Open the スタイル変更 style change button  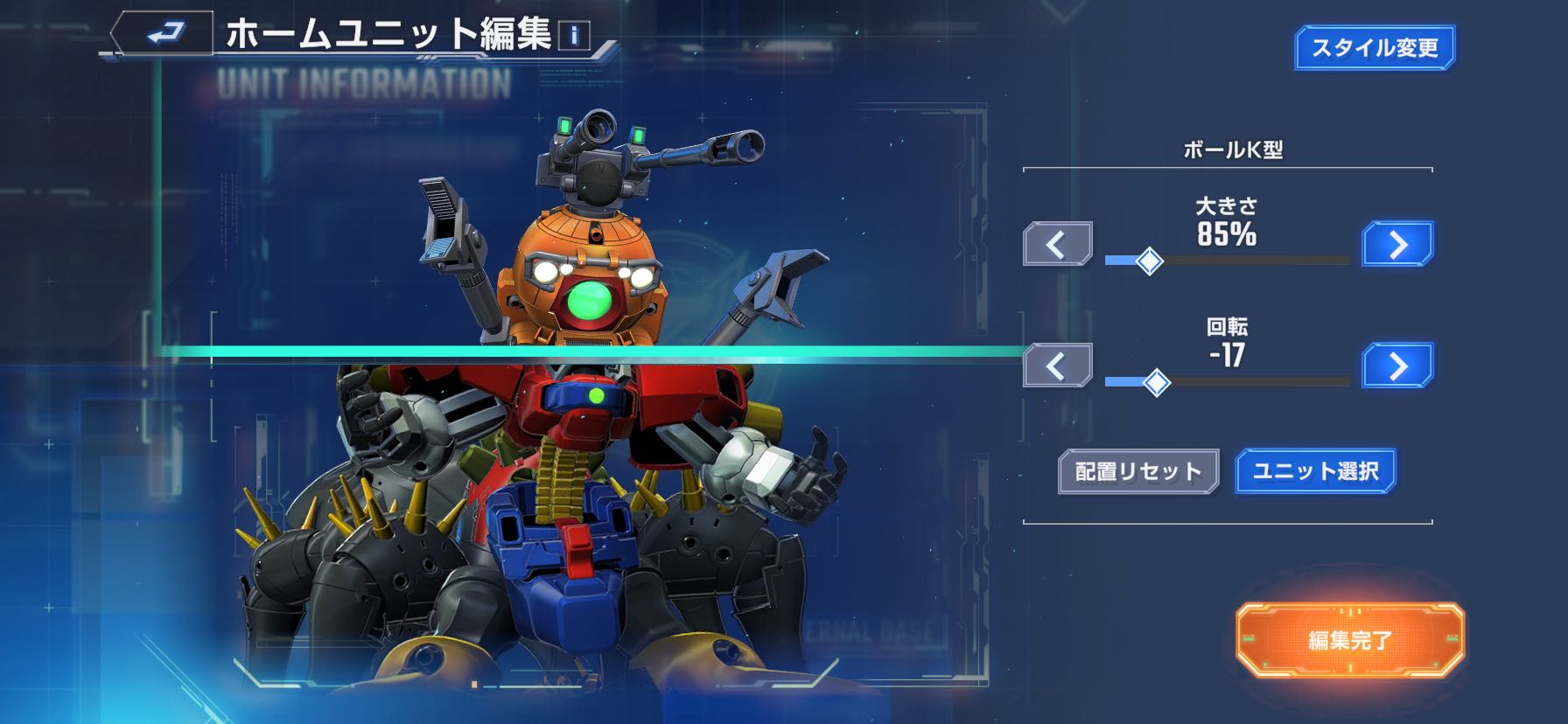coord(1374,48)
